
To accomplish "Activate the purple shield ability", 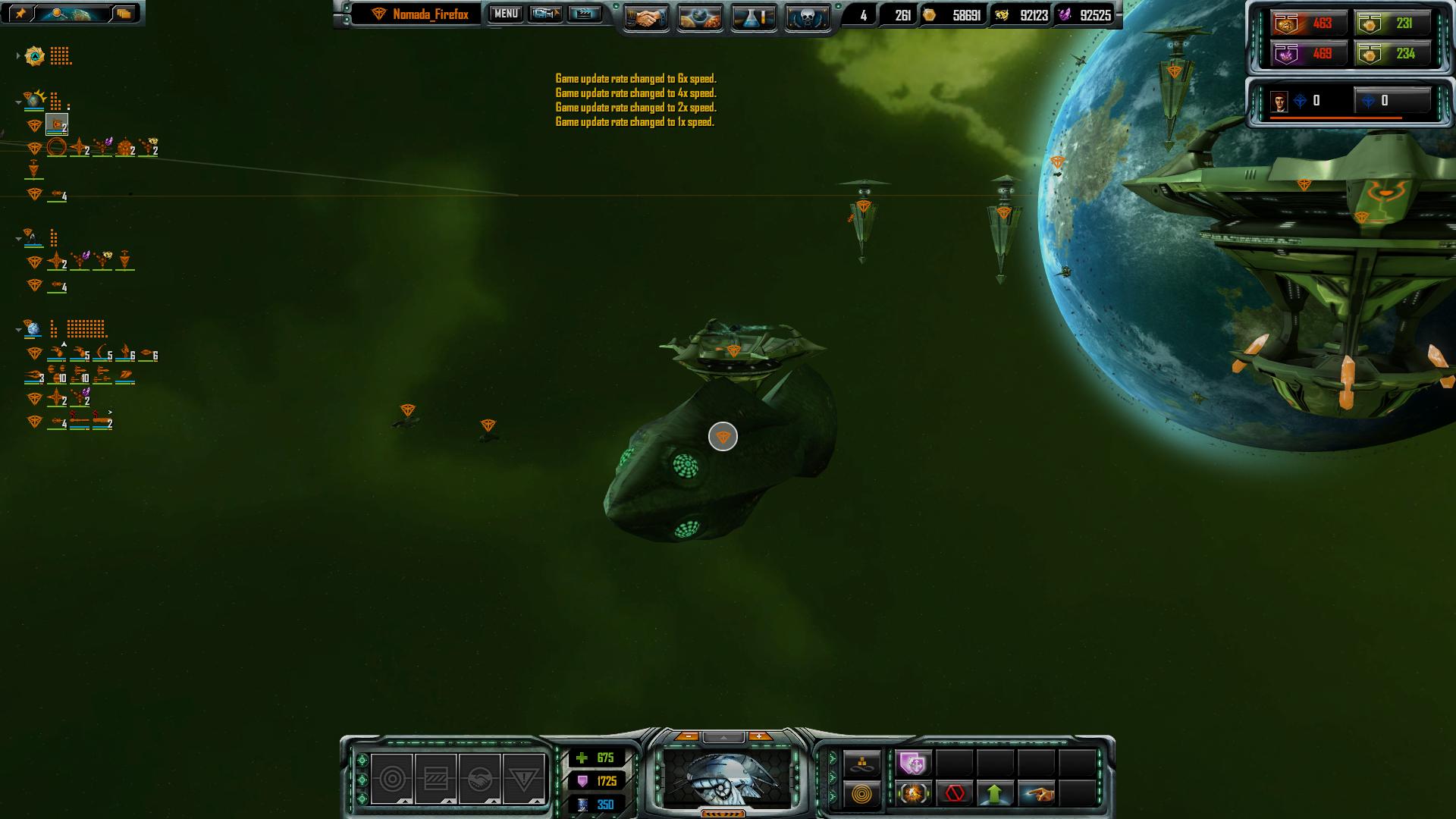I will (x=913, y=762).
